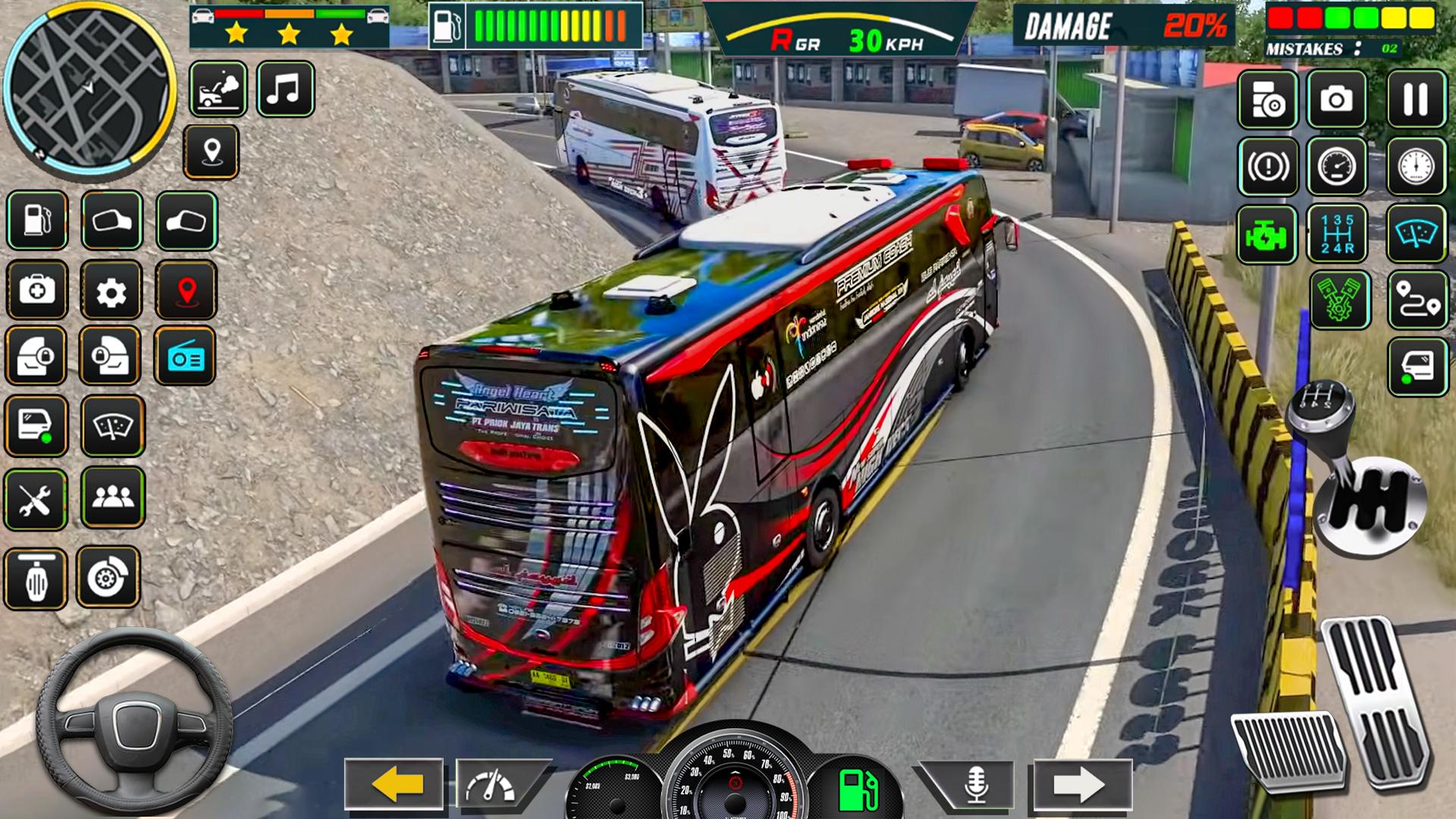The image size is (1456, 819).
Task: Tap the fuel pump icon on the left
Action: (x=37, y=221)
